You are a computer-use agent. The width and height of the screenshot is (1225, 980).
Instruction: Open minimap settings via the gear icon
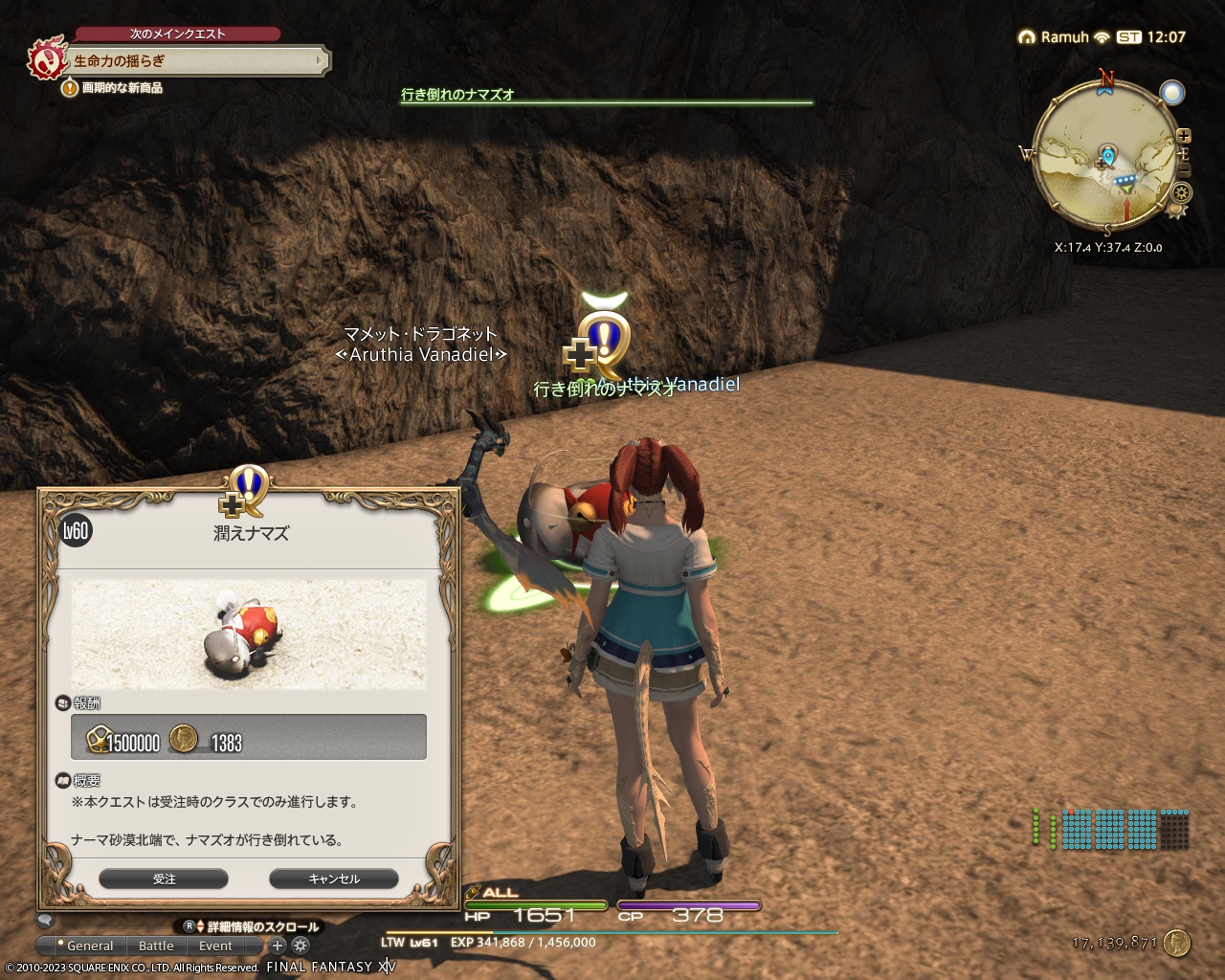click(x=1182, y=191)
